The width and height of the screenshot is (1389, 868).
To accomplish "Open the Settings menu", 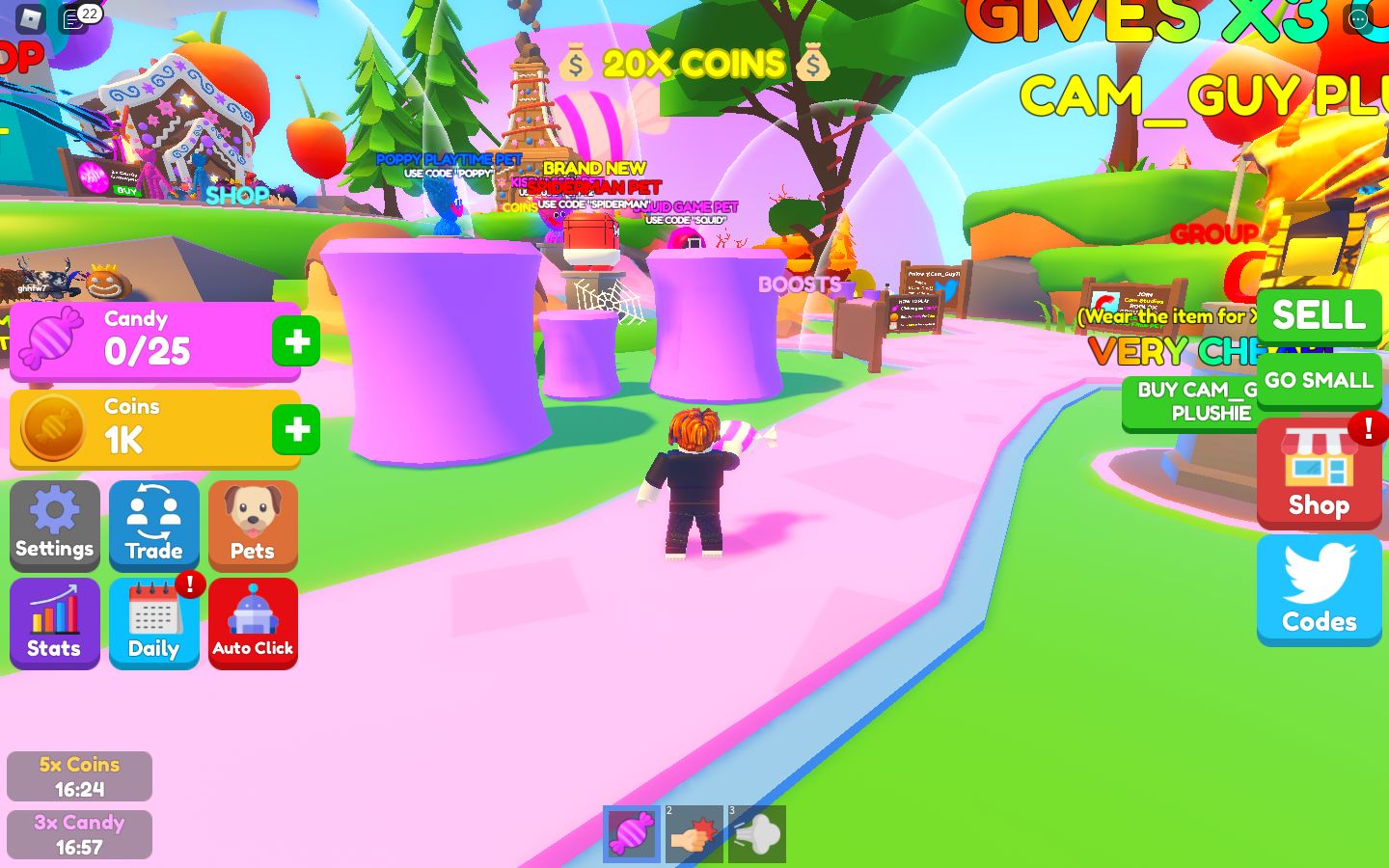I will (x=54, y=526).
